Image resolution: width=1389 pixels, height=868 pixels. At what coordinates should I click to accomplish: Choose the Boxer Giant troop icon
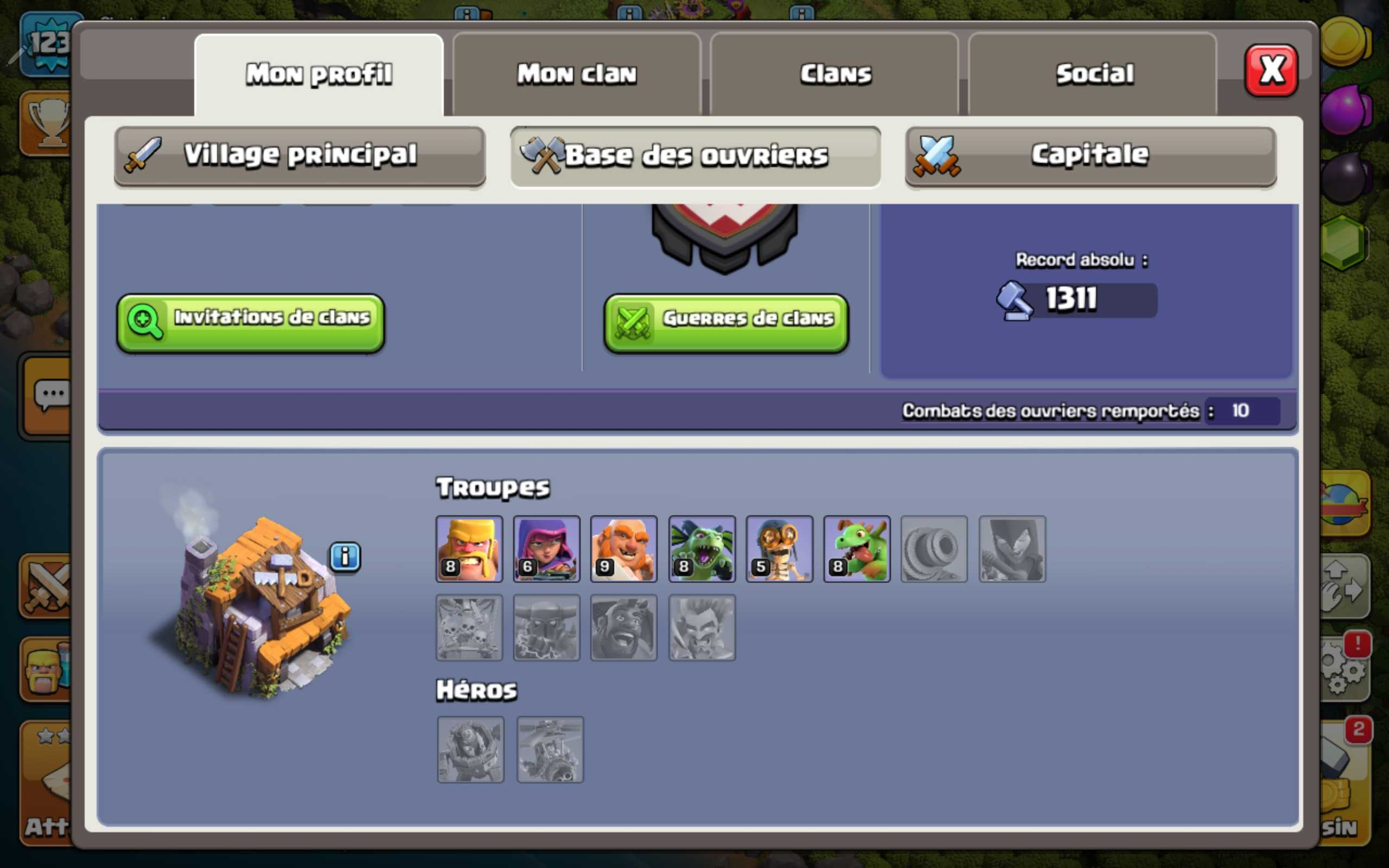624,549
